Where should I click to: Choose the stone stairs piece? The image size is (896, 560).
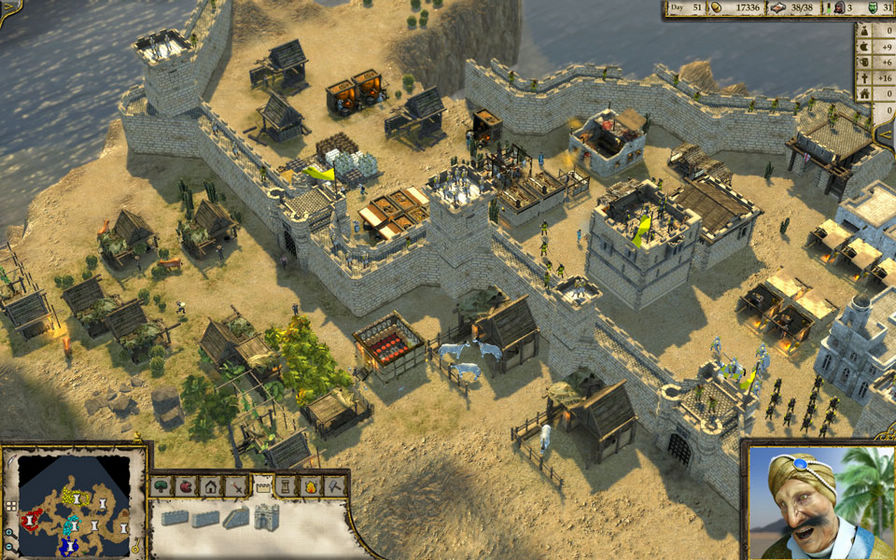click(x=236, y=518)
